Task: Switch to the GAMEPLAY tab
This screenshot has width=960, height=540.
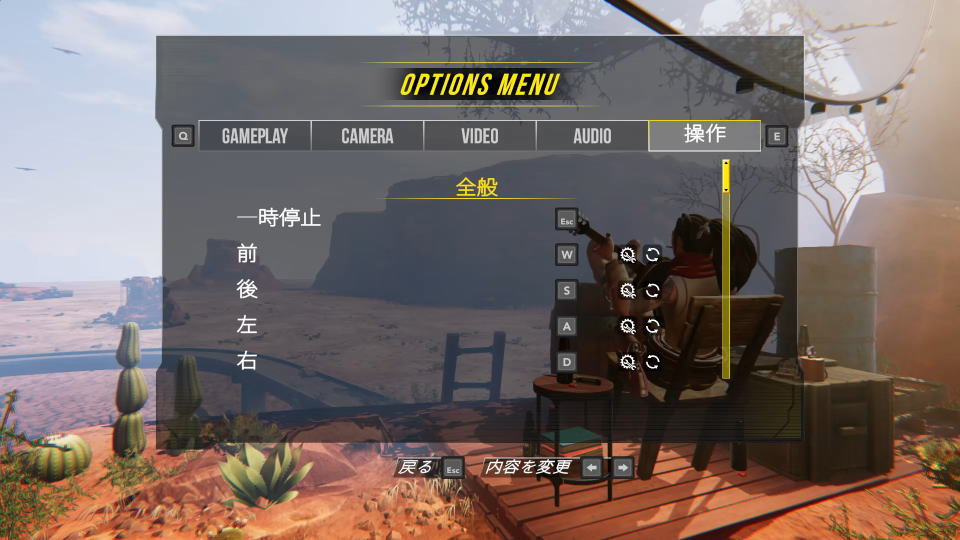Action: [254, 136]
